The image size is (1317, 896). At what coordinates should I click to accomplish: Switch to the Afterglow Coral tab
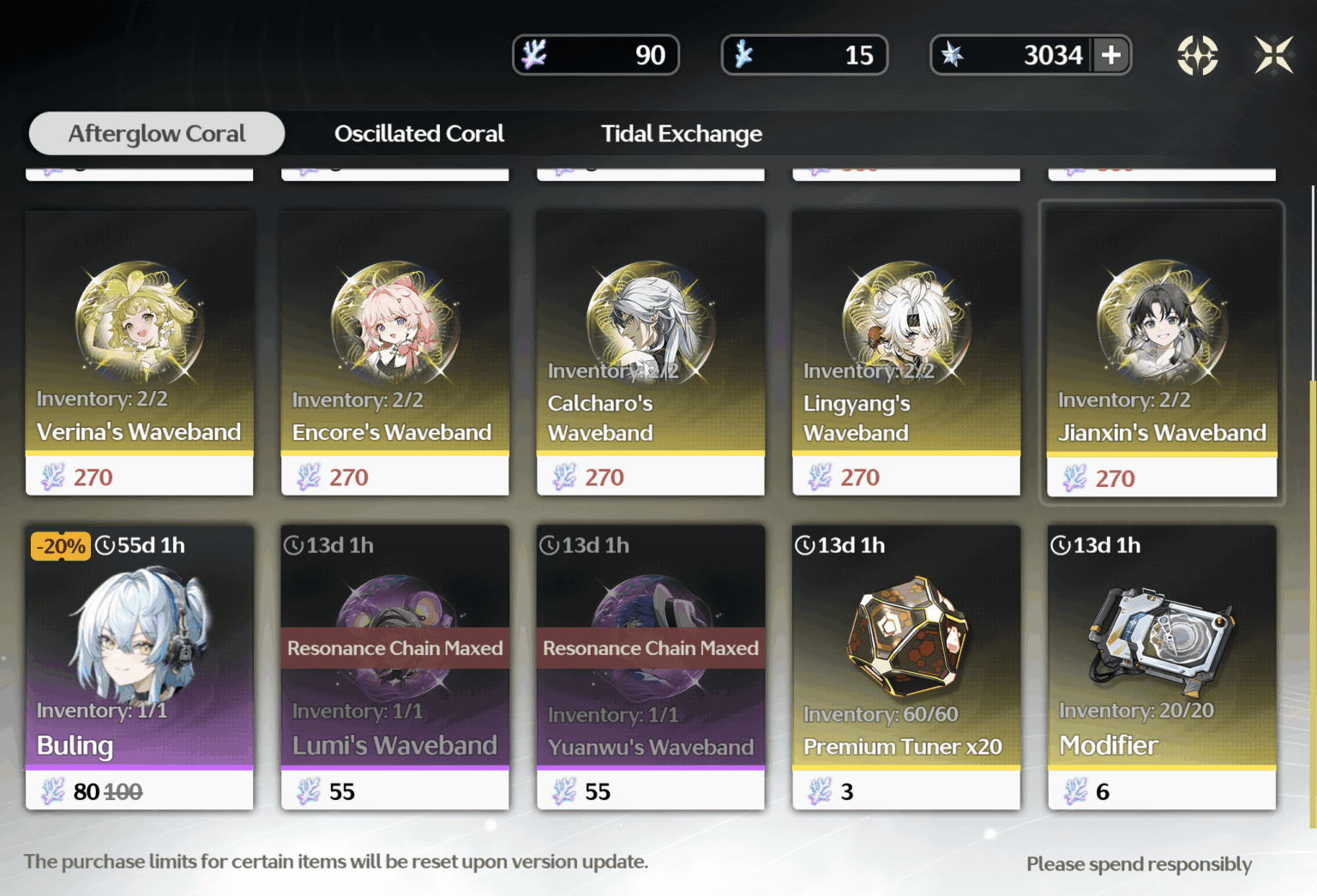point(157,134)
